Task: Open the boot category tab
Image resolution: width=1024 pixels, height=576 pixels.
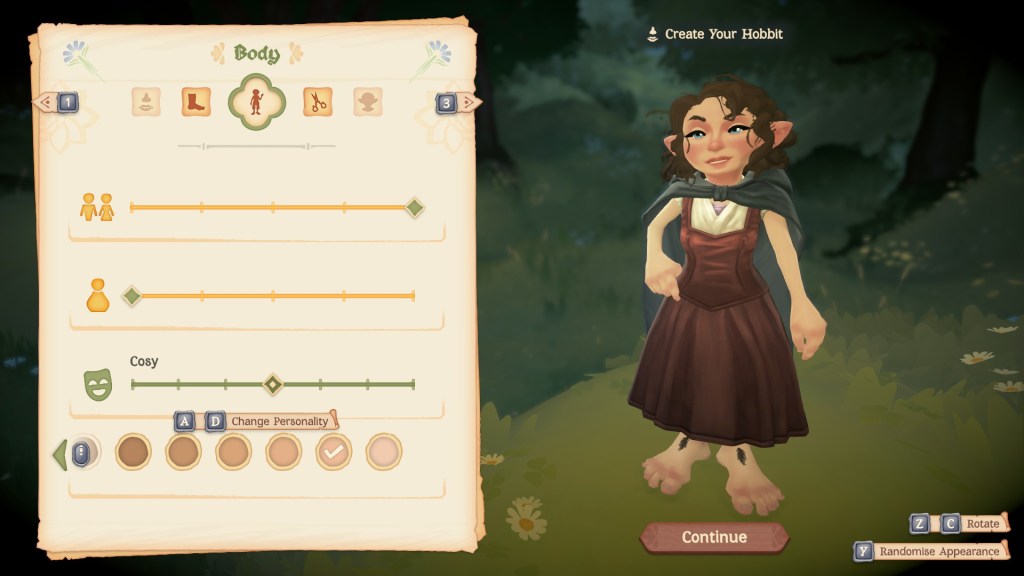Action: (196, 101)
